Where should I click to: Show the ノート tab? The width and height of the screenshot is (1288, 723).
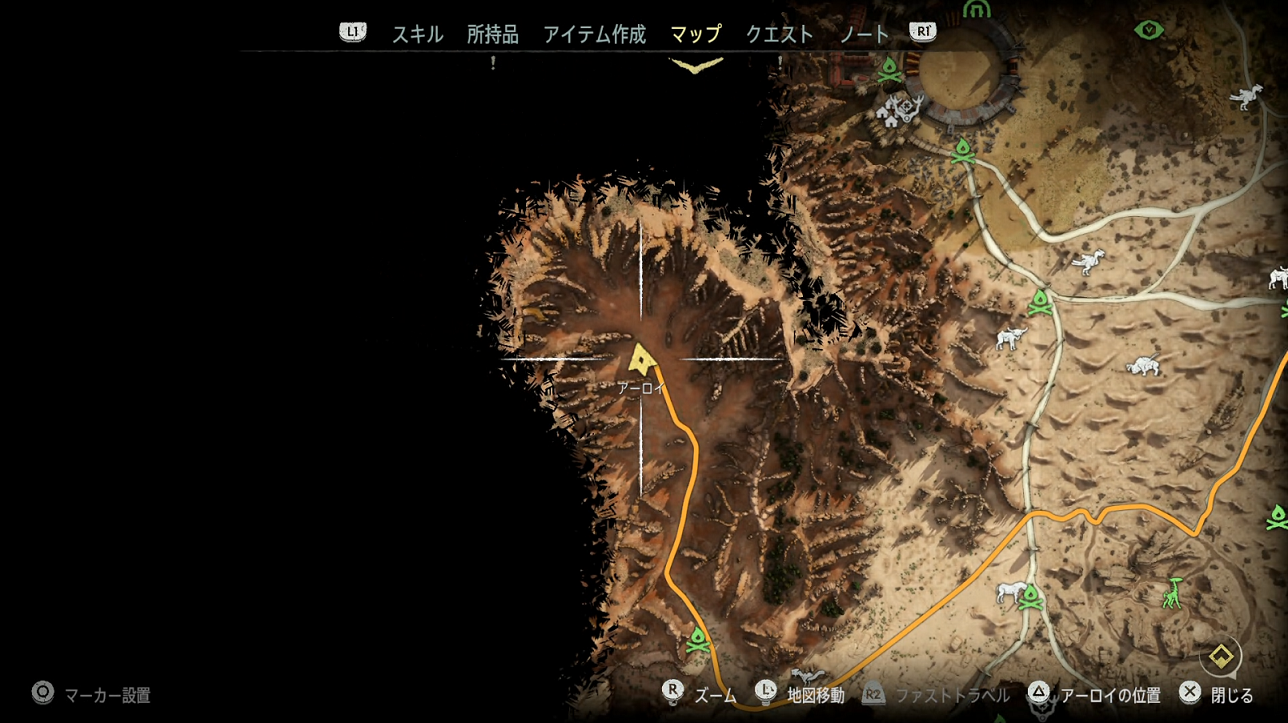(x=864, y=34)
